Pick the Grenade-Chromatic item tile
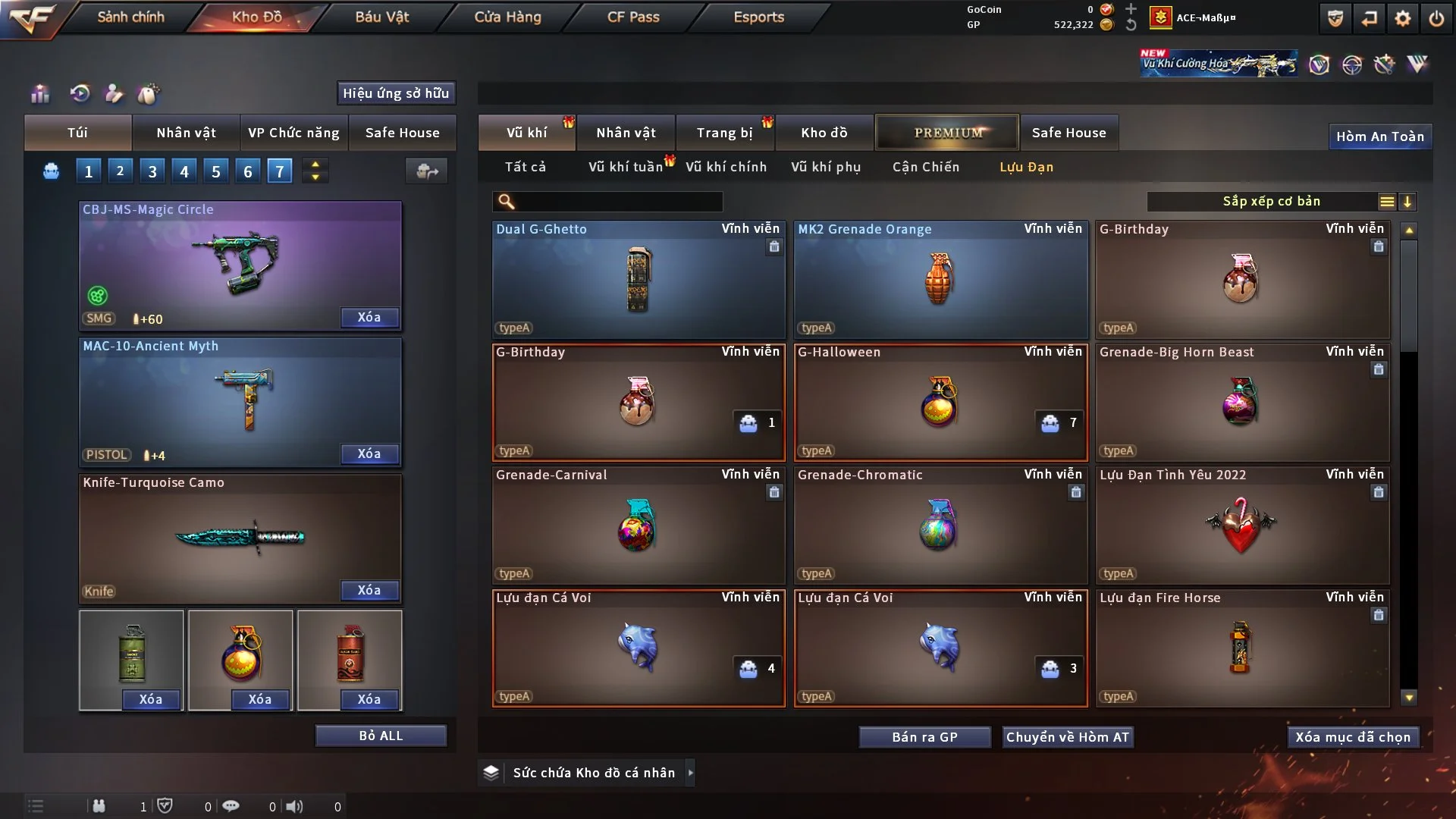 (940, 526)
